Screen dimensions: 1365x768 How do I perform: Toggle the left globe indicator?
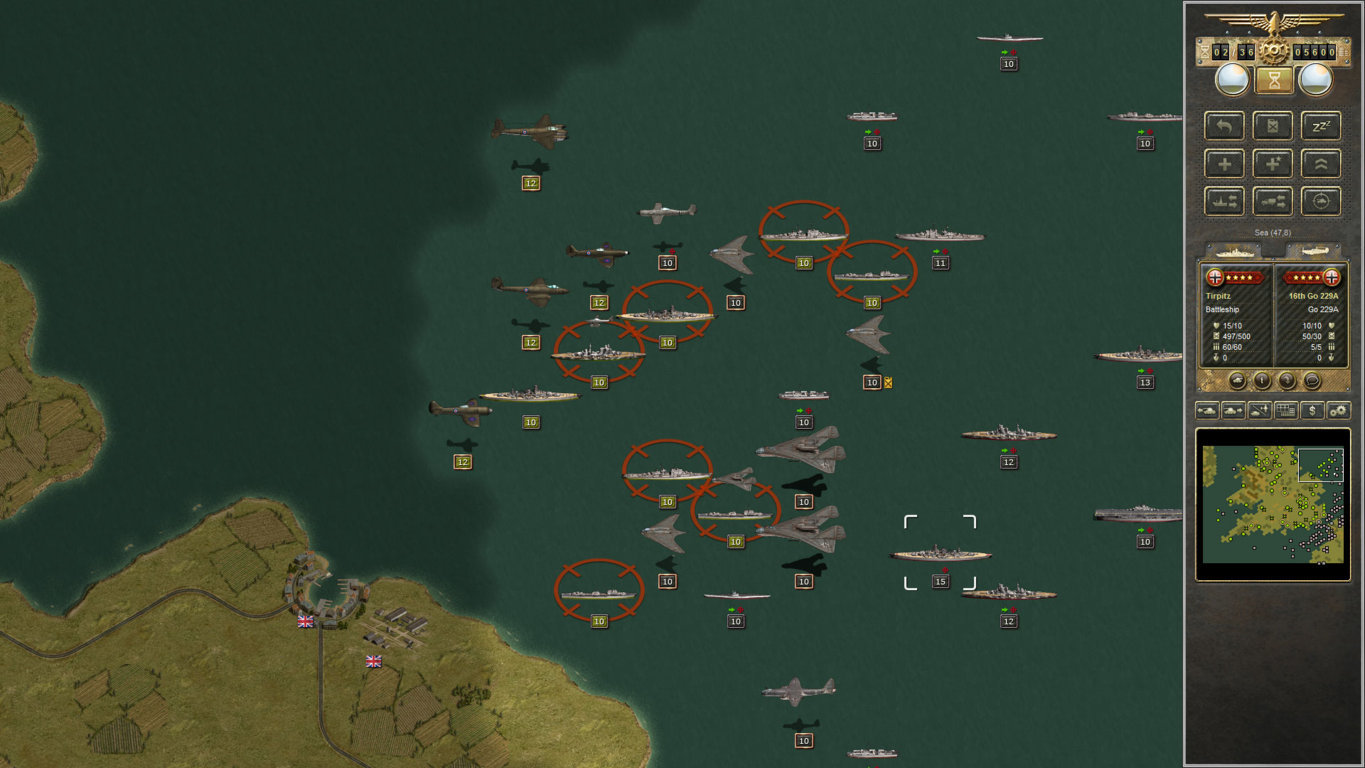pyautogui.click(x=1231, y=77)
